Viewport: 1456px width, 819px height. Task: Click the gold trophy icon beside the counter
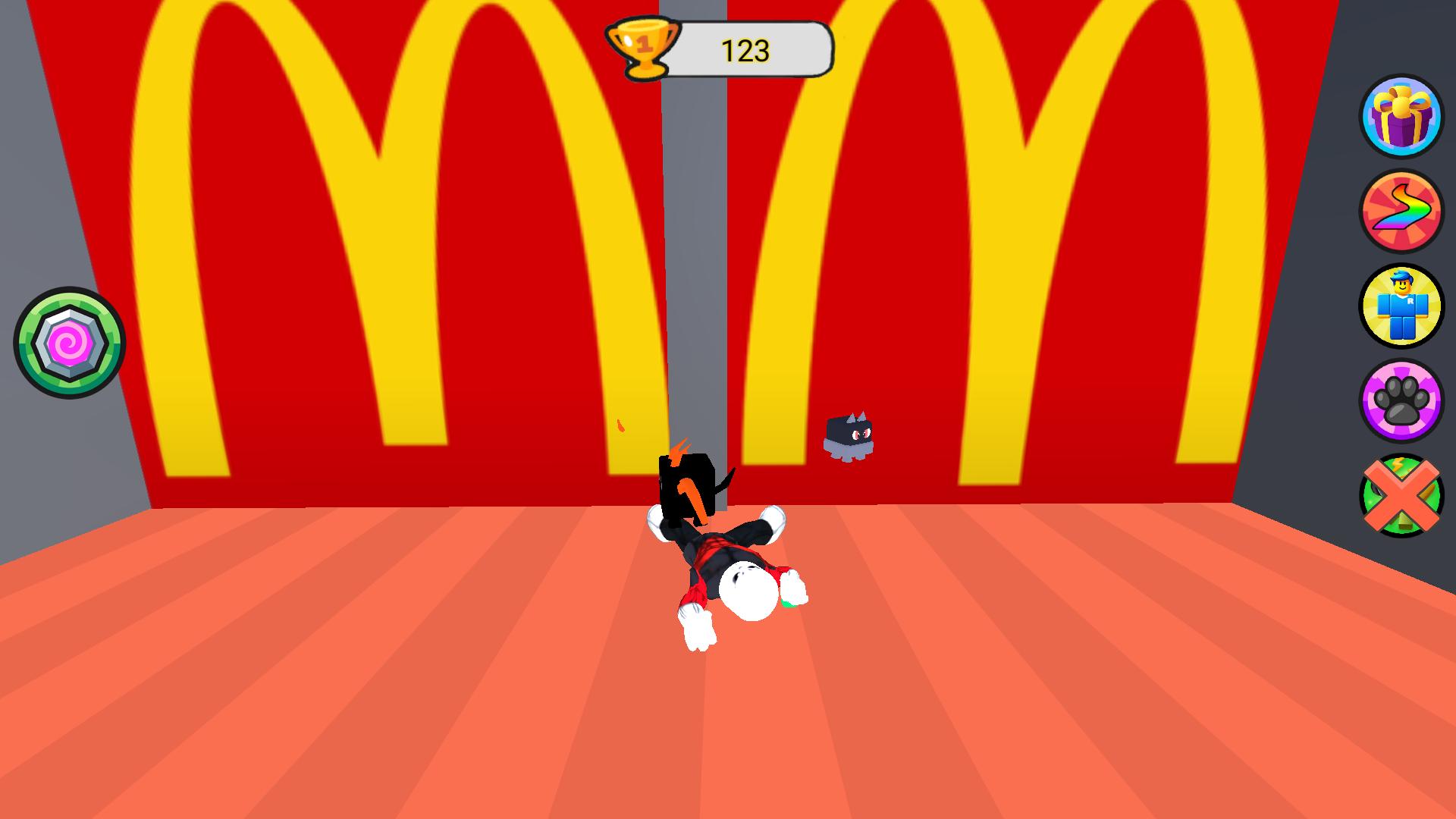pos(642,47)
